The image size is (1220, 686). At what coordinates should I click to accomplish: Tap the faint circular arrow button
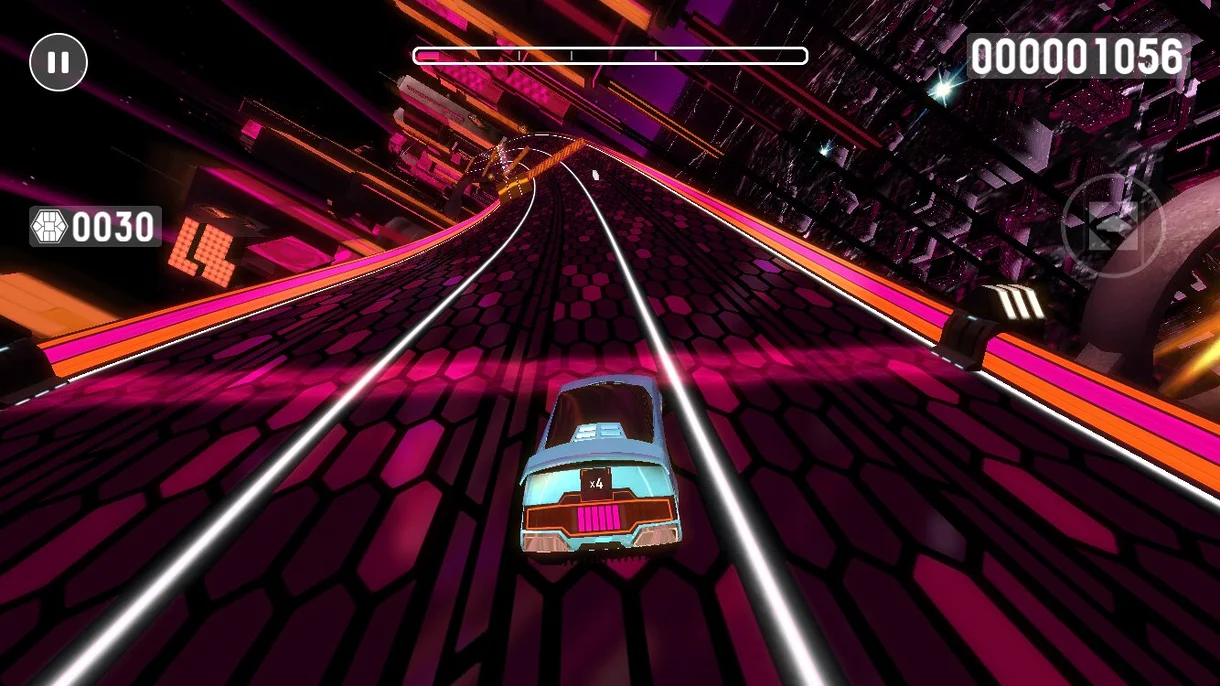(x=1112, y=226)
